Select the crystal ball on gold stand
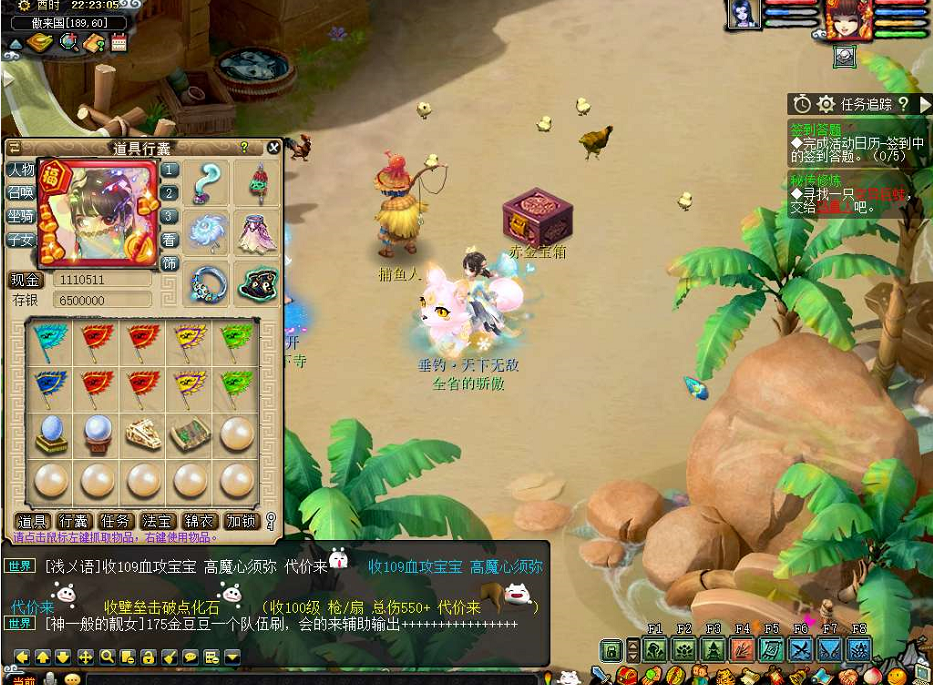Image resolution: width=933 pixels, height=685 pixels. 52,434
